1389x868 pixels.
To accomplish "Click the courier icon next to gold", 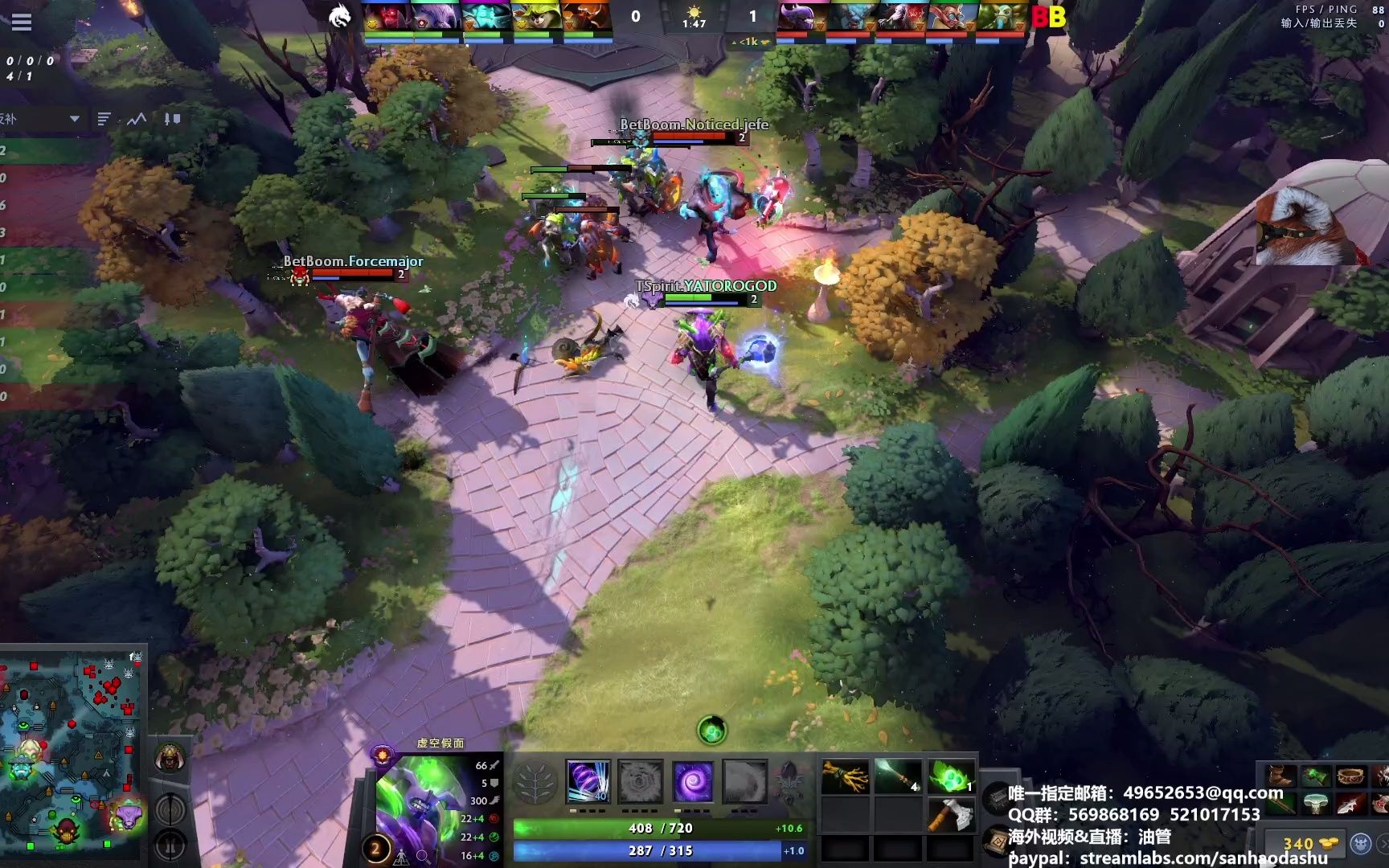I will 1361,844.
